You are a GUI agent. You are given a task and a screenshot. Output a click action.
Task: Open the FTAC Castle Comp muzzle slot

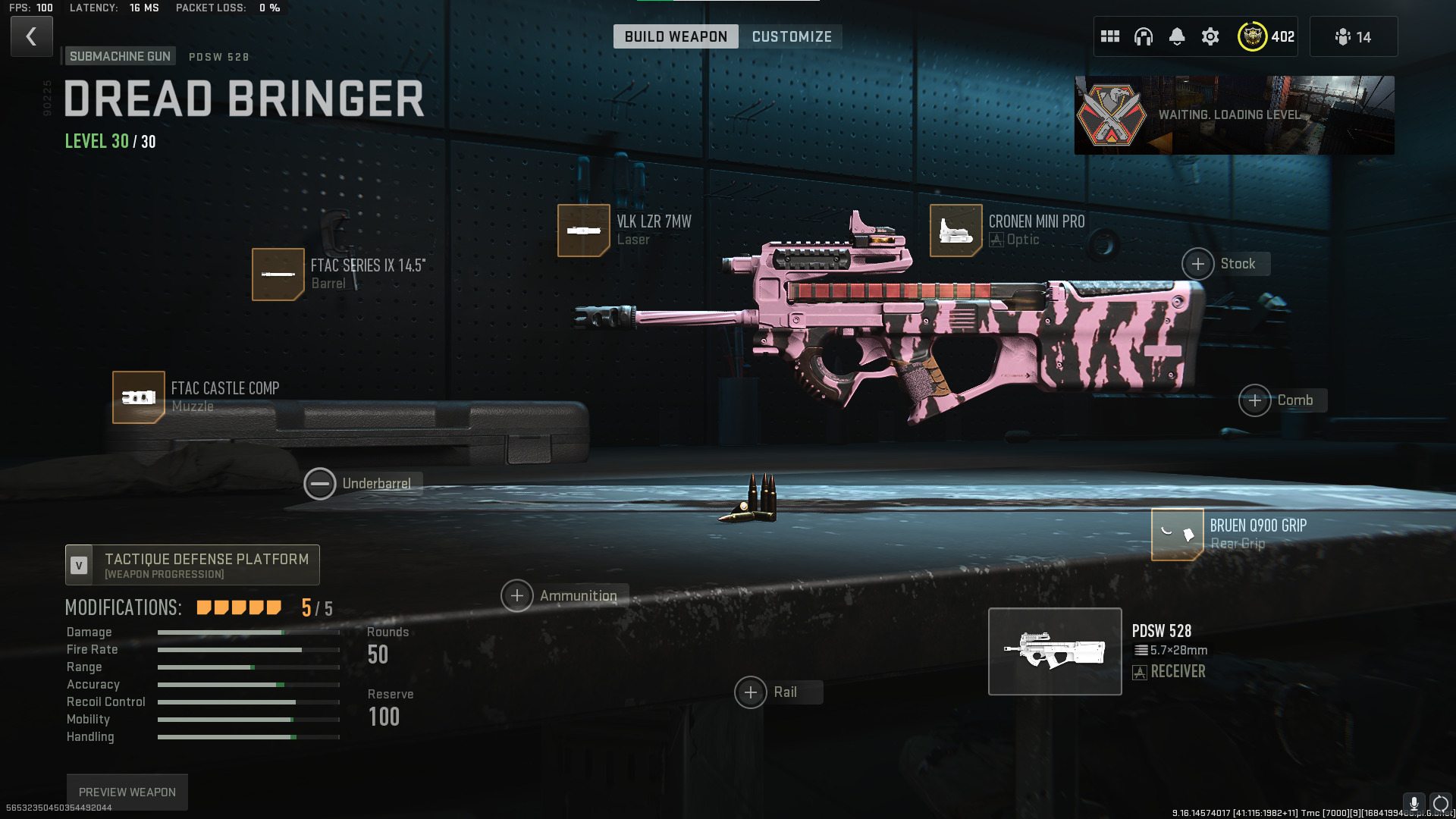coord(139,397)
